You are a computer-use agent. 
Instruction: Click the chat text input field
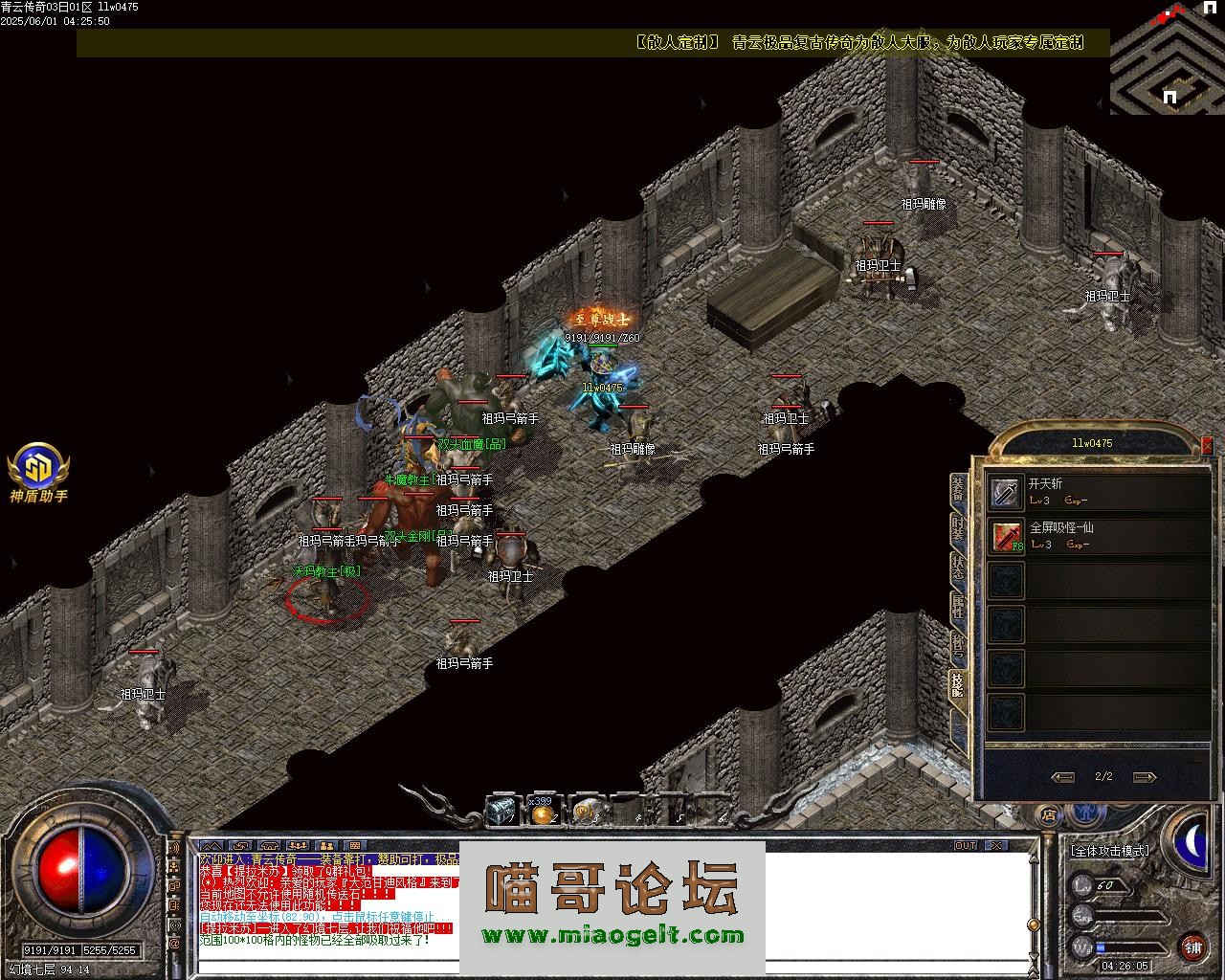click(612, 967)
